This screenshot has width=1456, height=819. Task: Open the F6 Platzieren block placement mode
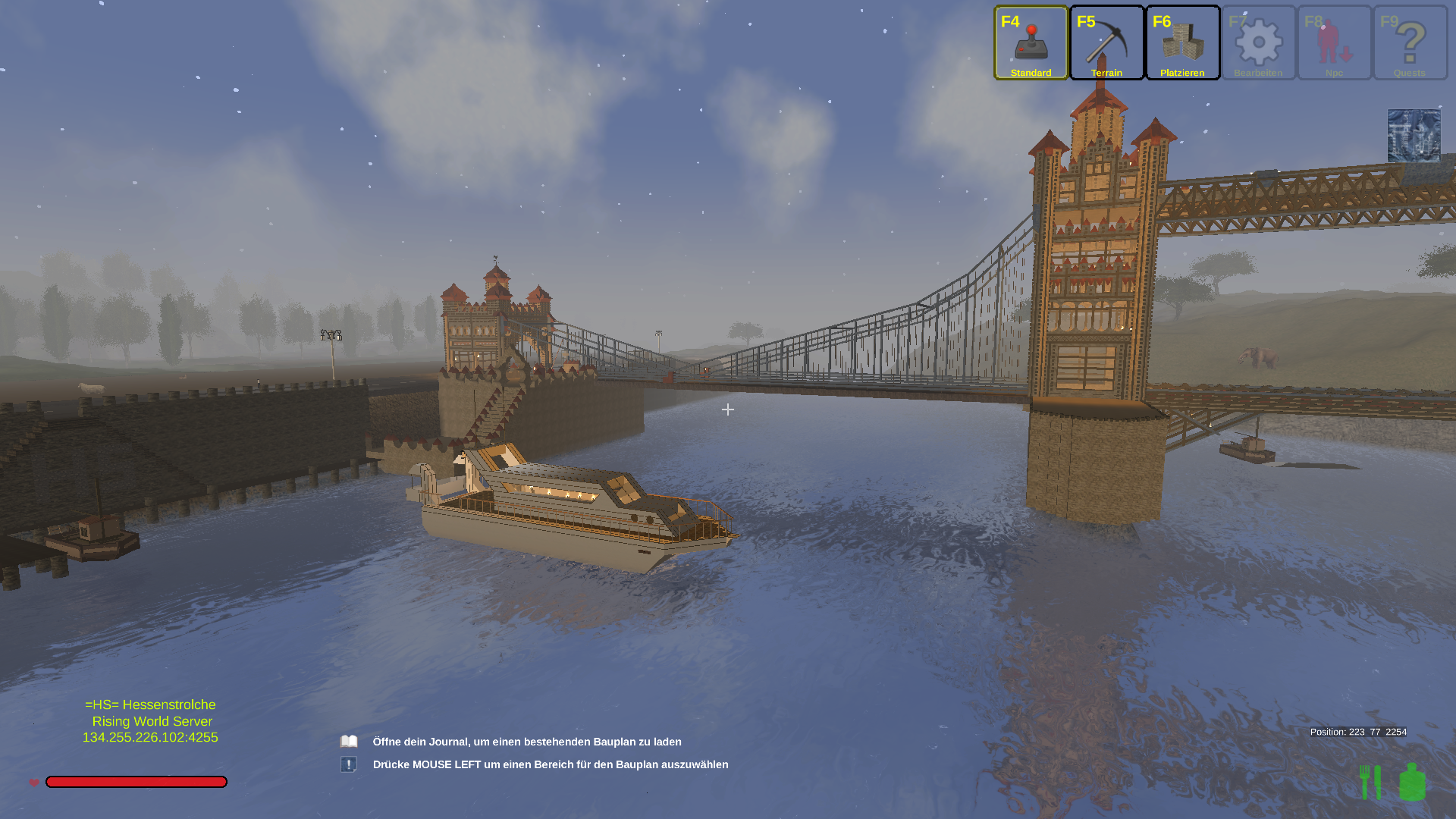(x=1182, y=43)
